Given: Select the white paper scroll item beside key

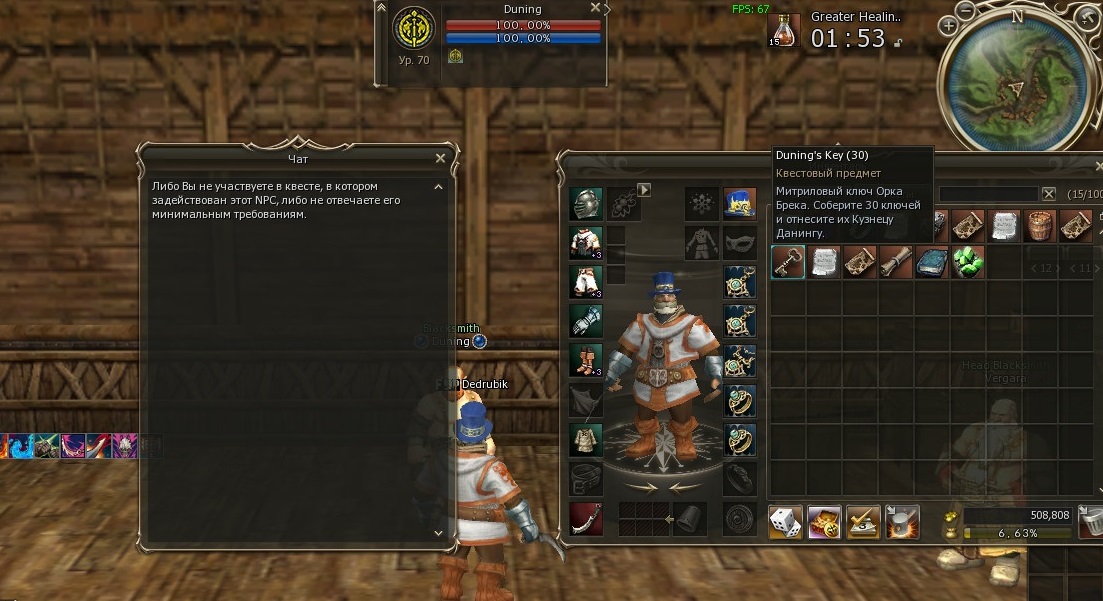Looking at the screenshot, I should (x=824, y=262).
